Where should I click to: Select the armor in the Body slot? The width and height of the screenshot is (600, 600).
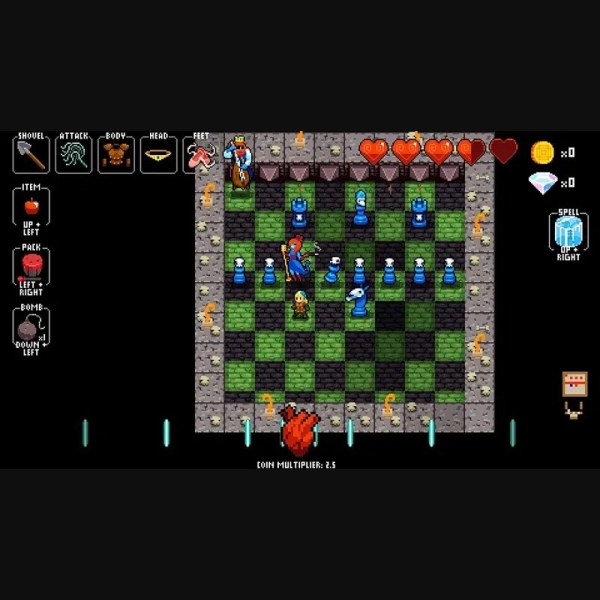click(x=116, y=154)
